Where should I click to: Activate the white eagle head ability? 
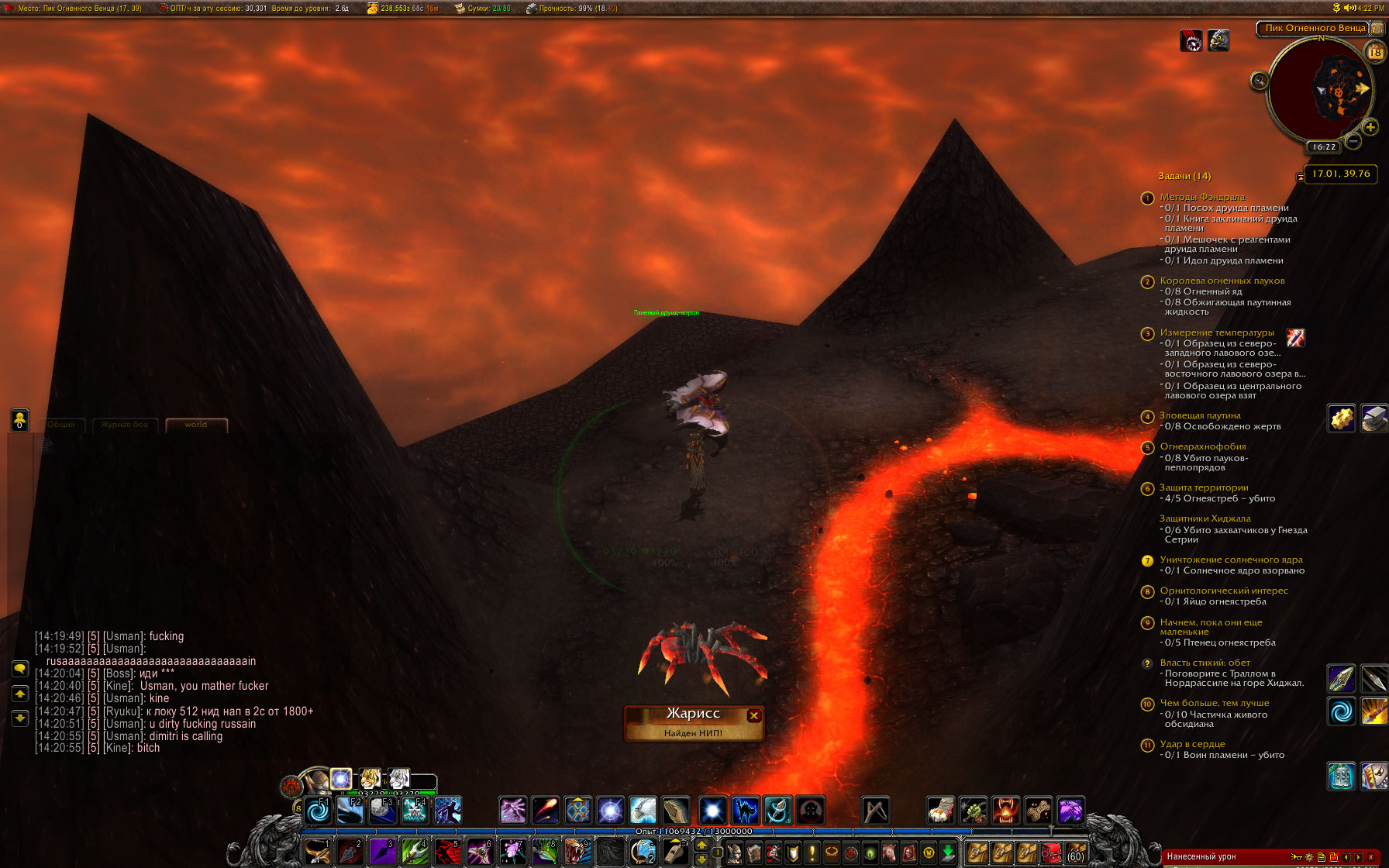click(643, 811)
